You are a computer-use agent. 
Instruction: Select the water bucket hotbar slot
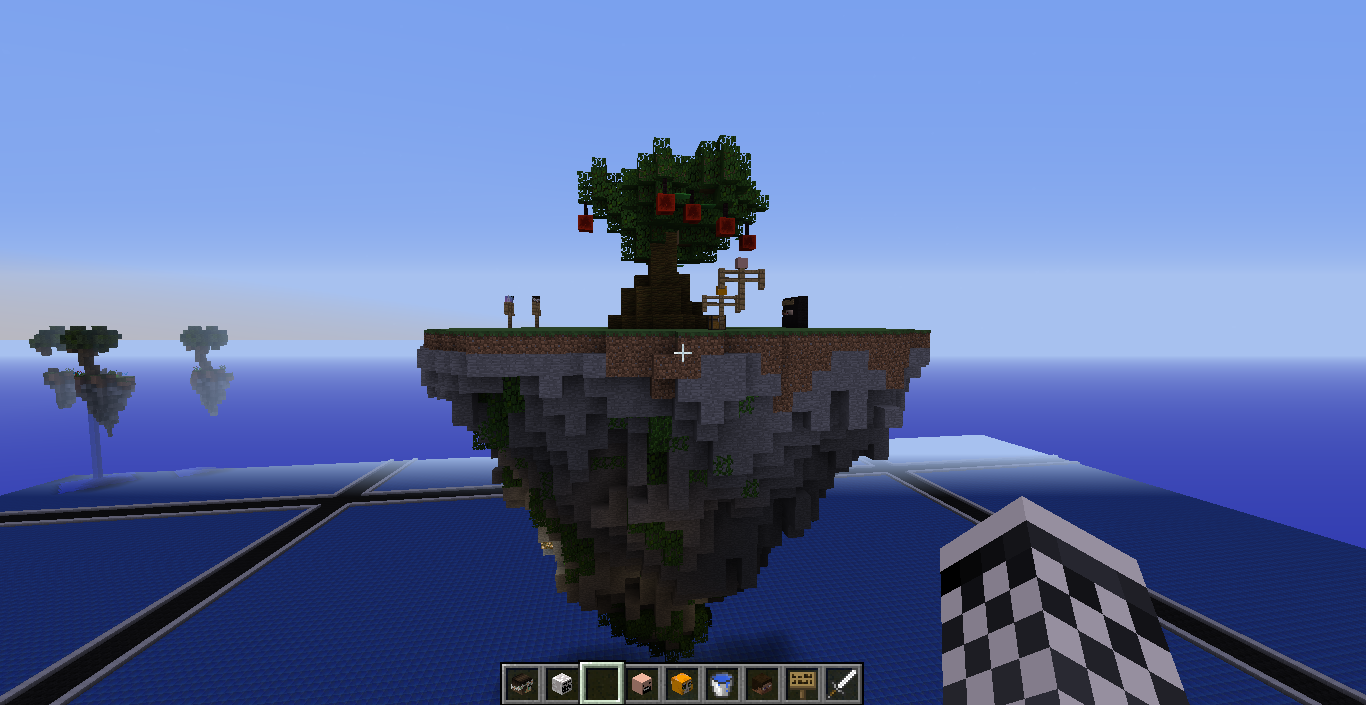[x=722, y=684]
